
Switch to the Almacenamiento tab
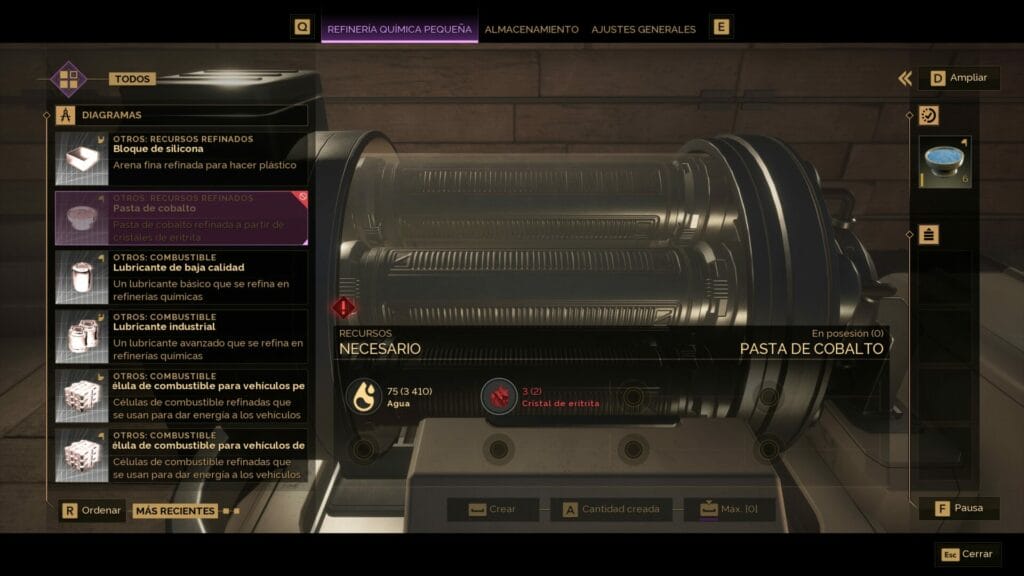tap(531, 29)
